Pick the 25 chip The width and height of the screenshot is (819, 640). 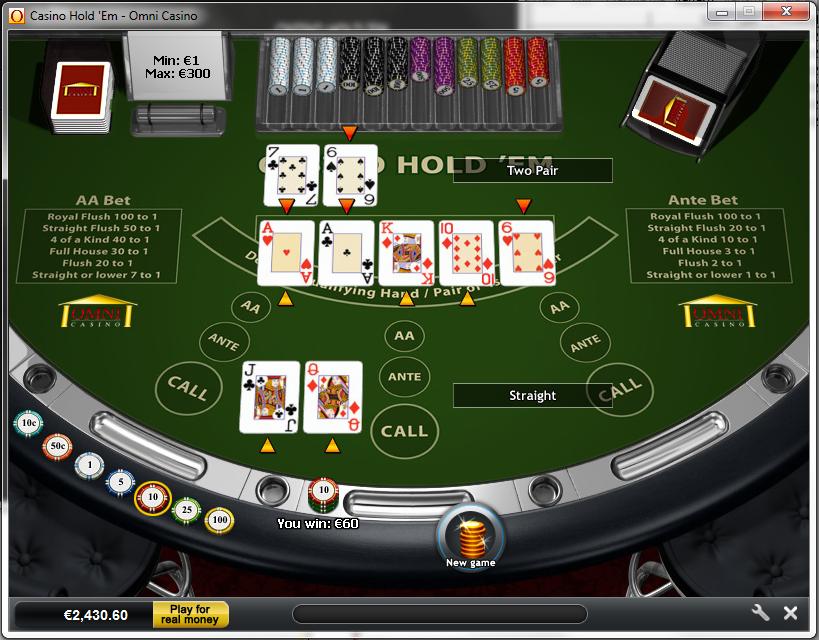pos(186,510)
